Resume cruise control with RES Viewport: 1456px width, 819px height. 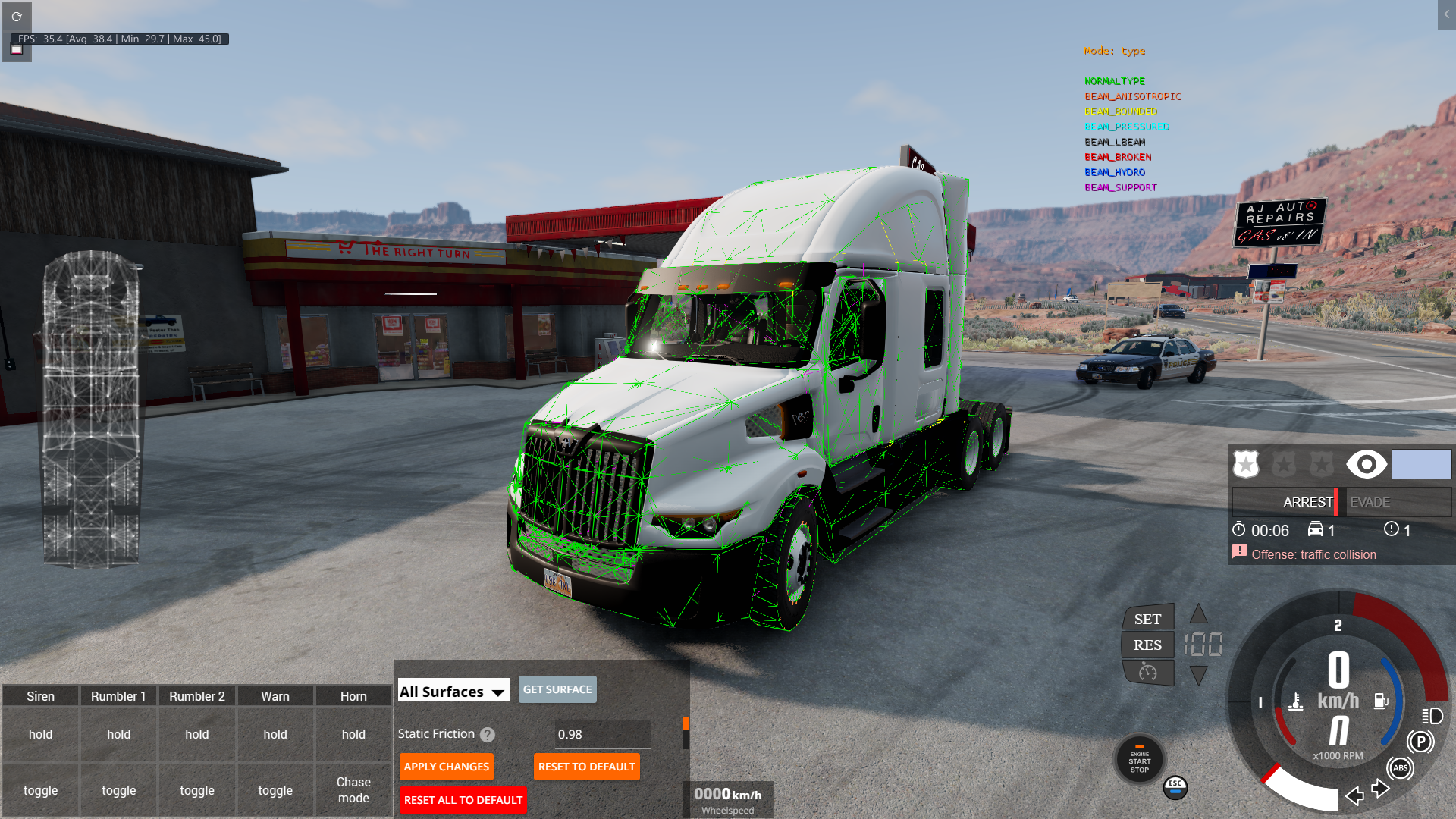[x=1147, y=645]
